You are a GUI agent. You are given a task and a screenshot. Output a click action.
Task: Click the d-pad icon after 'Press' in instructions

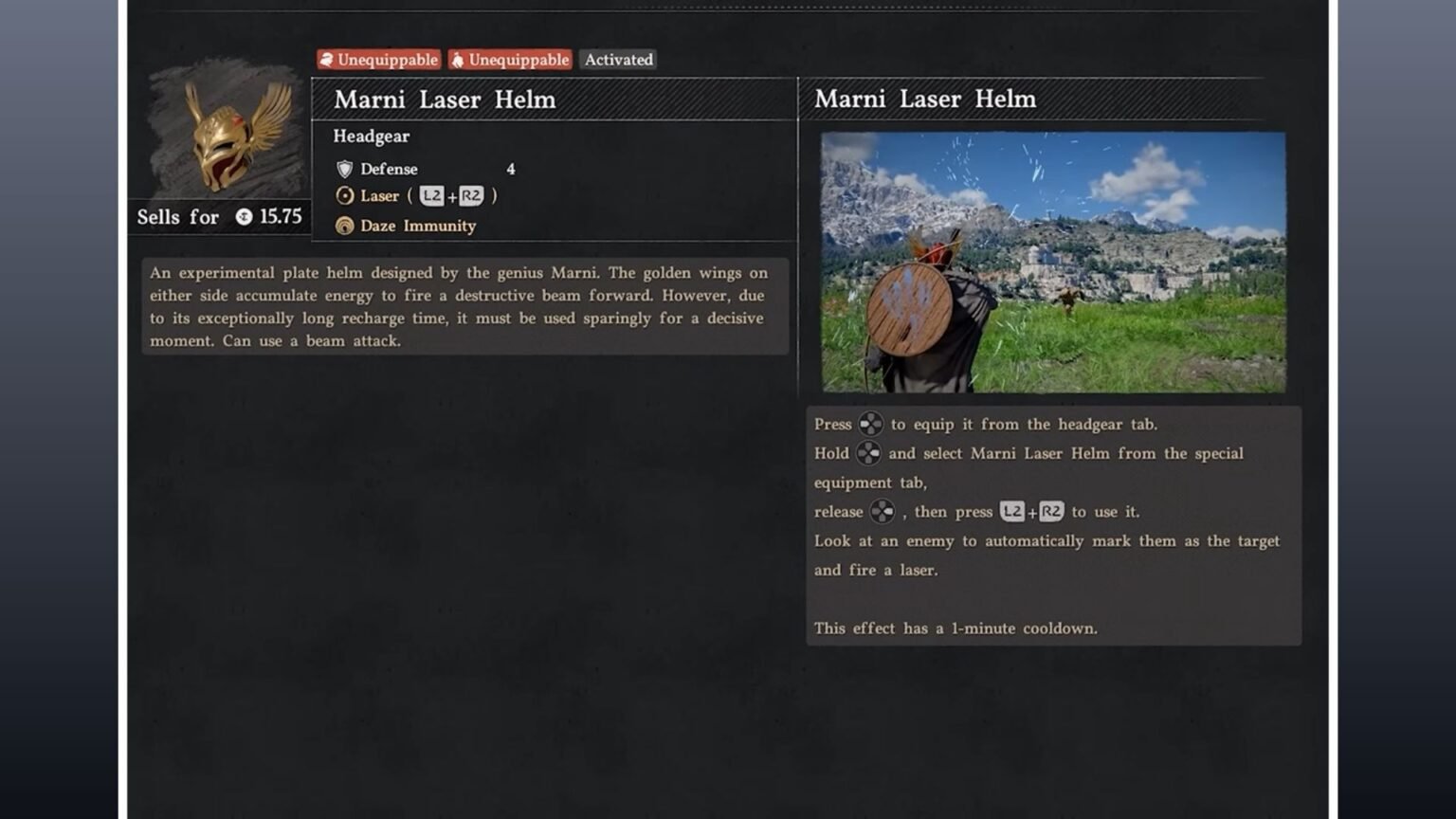click(870, 424)
